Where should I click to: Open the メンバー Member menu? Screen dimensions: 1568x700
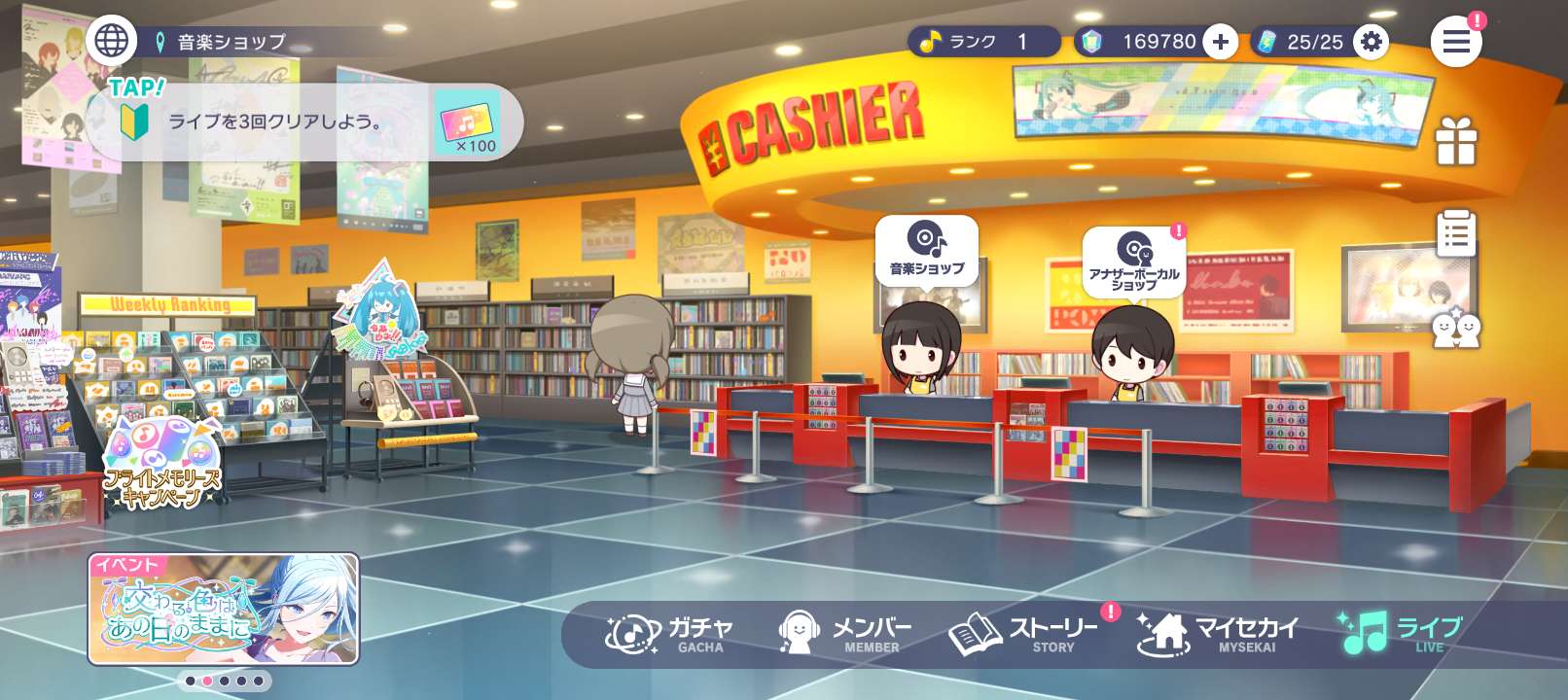845,634
